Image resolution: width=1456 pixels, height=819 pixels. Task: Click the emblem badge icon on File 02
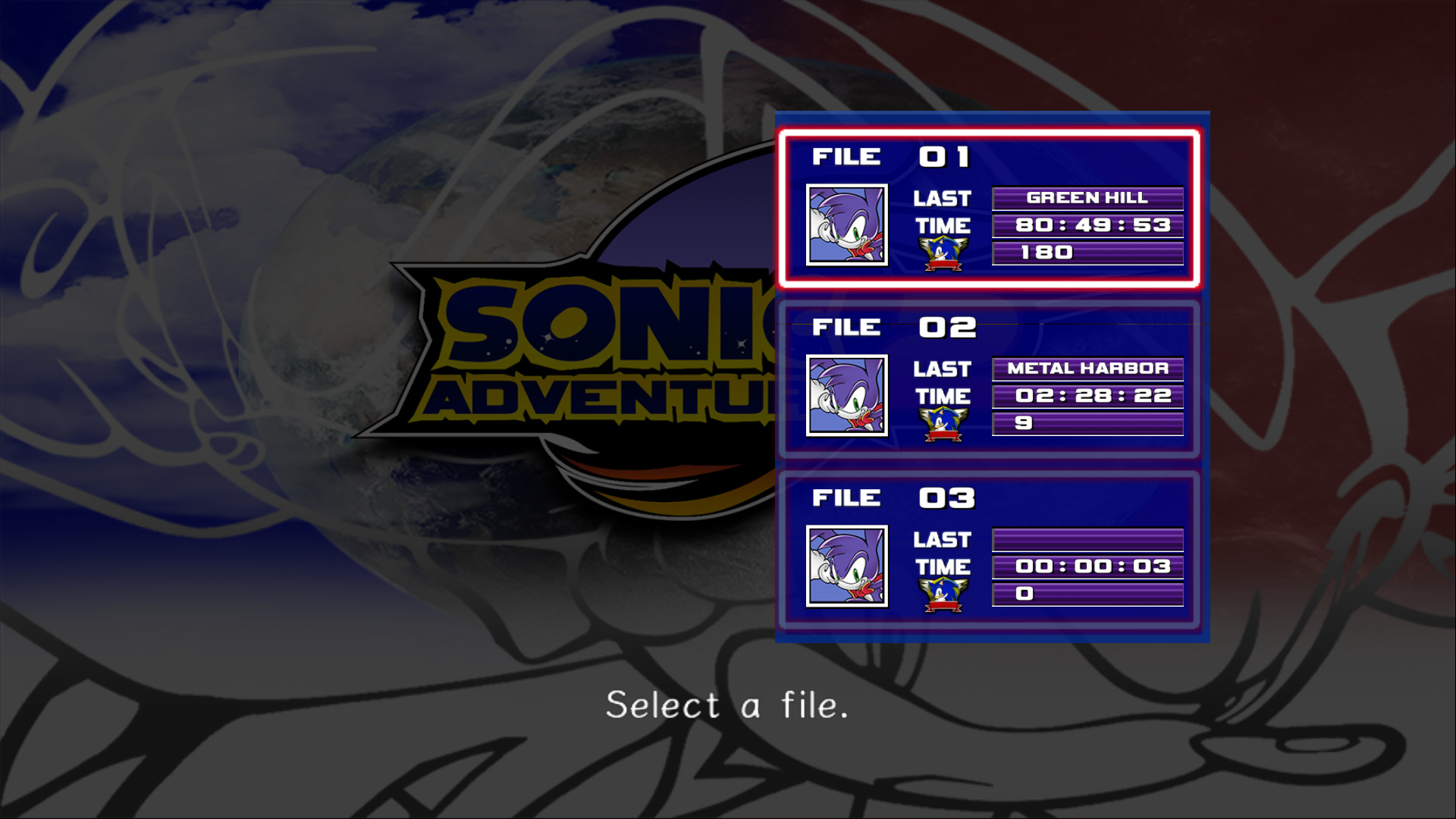(x=943, y=422)
